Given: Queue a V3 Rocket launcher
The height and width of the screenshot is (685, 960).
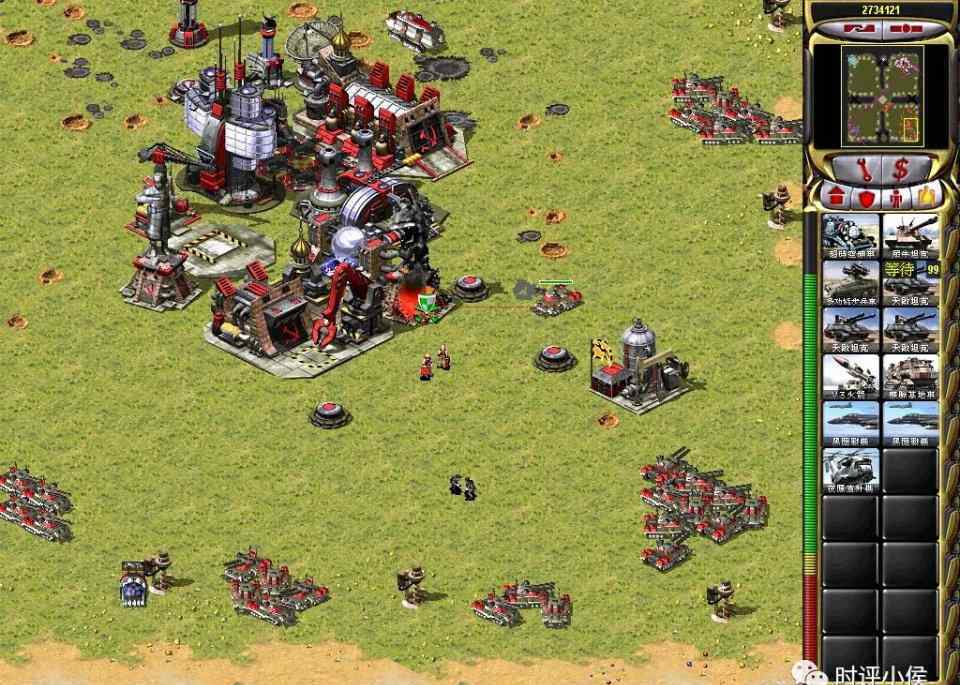Looking at the screenshot, I should [851, 376].
